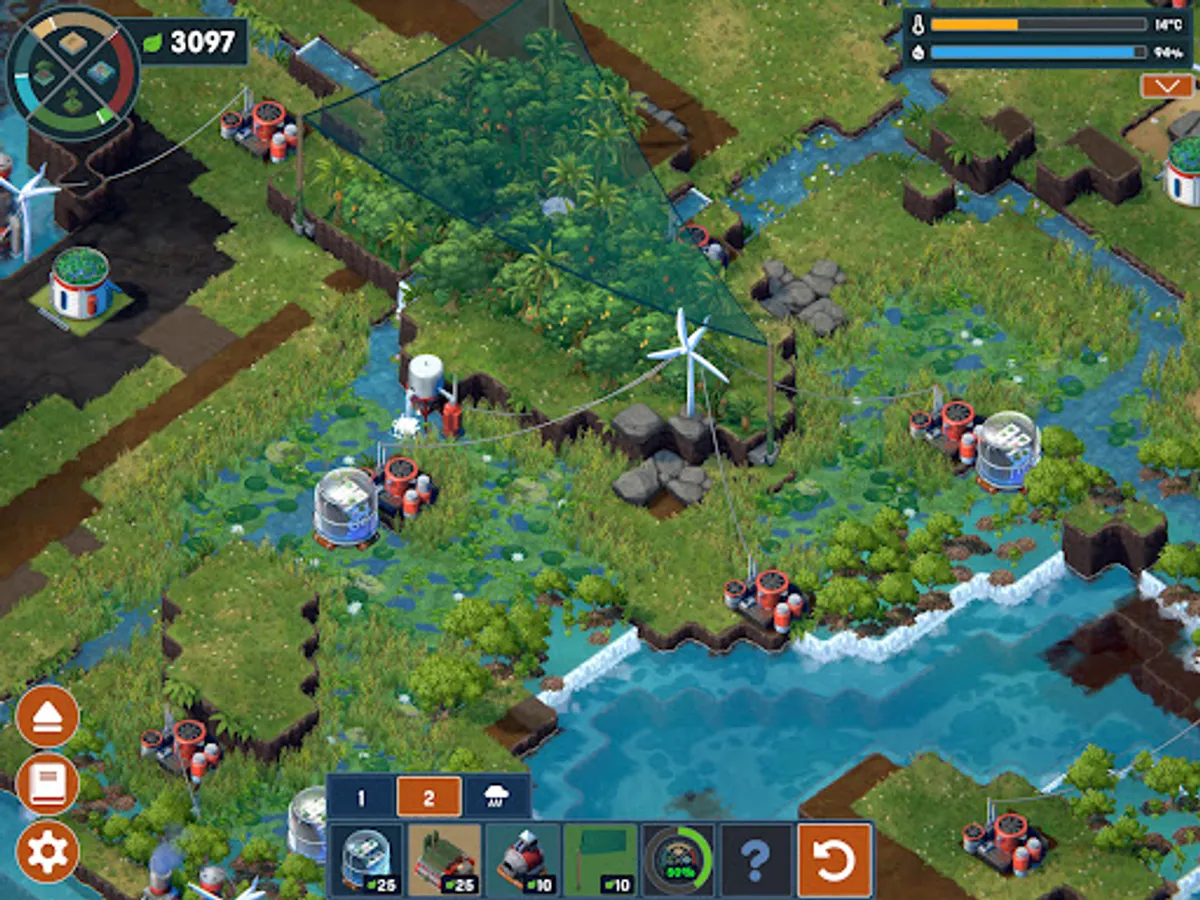Undo the last action with the orange arrow
Viewport: 1200px width, 900px height.
[834, 859]
